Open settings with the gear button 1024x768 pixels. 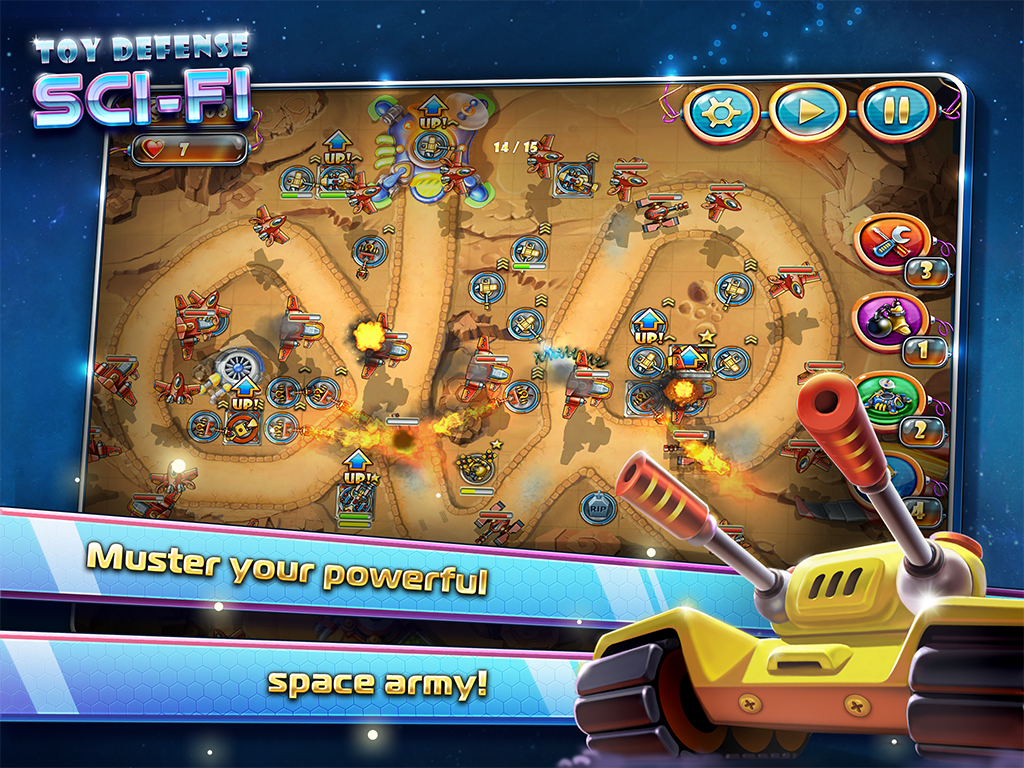(x=720, y=110)
